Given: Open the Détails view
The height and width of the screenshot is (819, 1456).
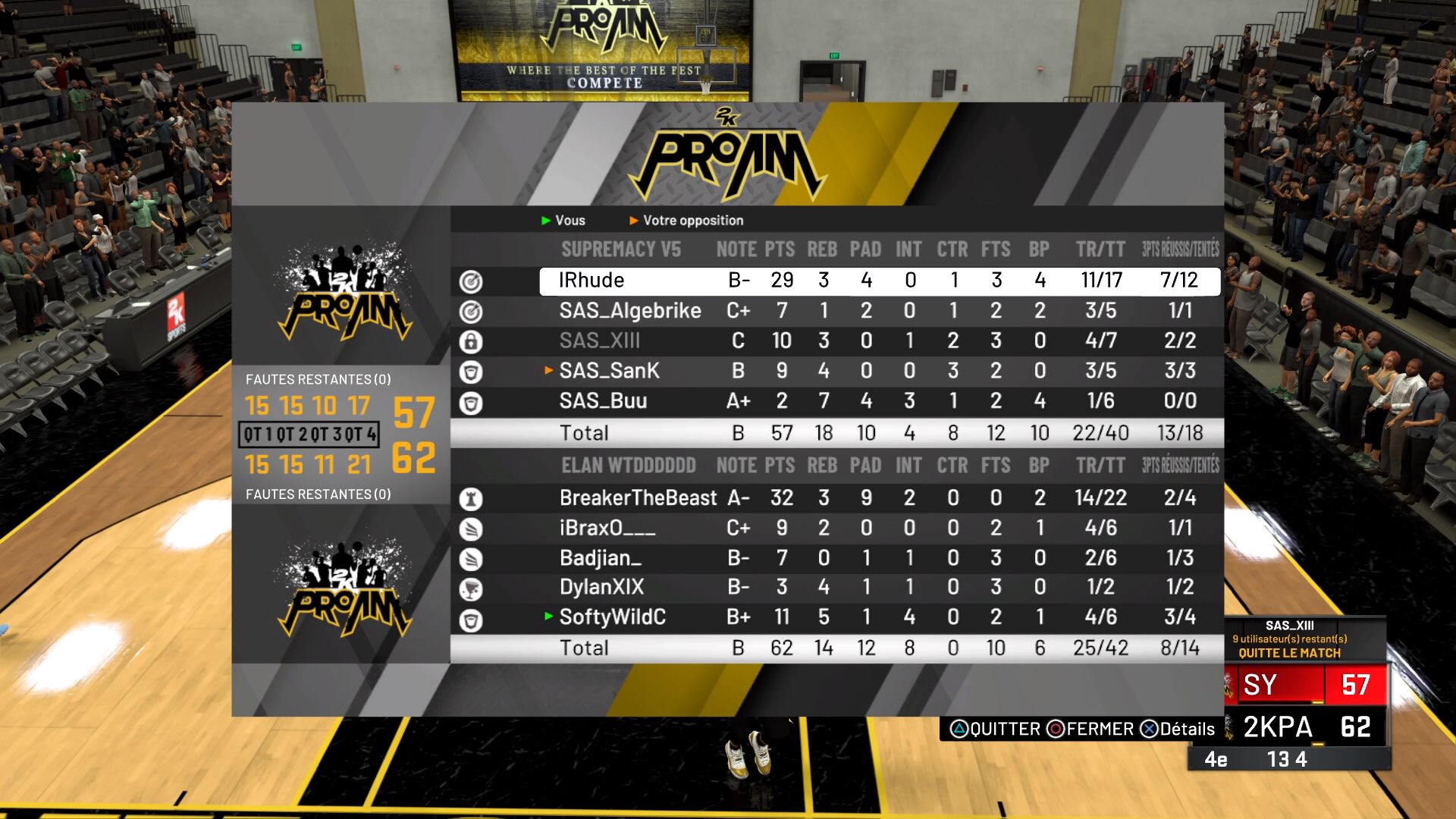Looking at the screenshot, I should pos(1178,730).
